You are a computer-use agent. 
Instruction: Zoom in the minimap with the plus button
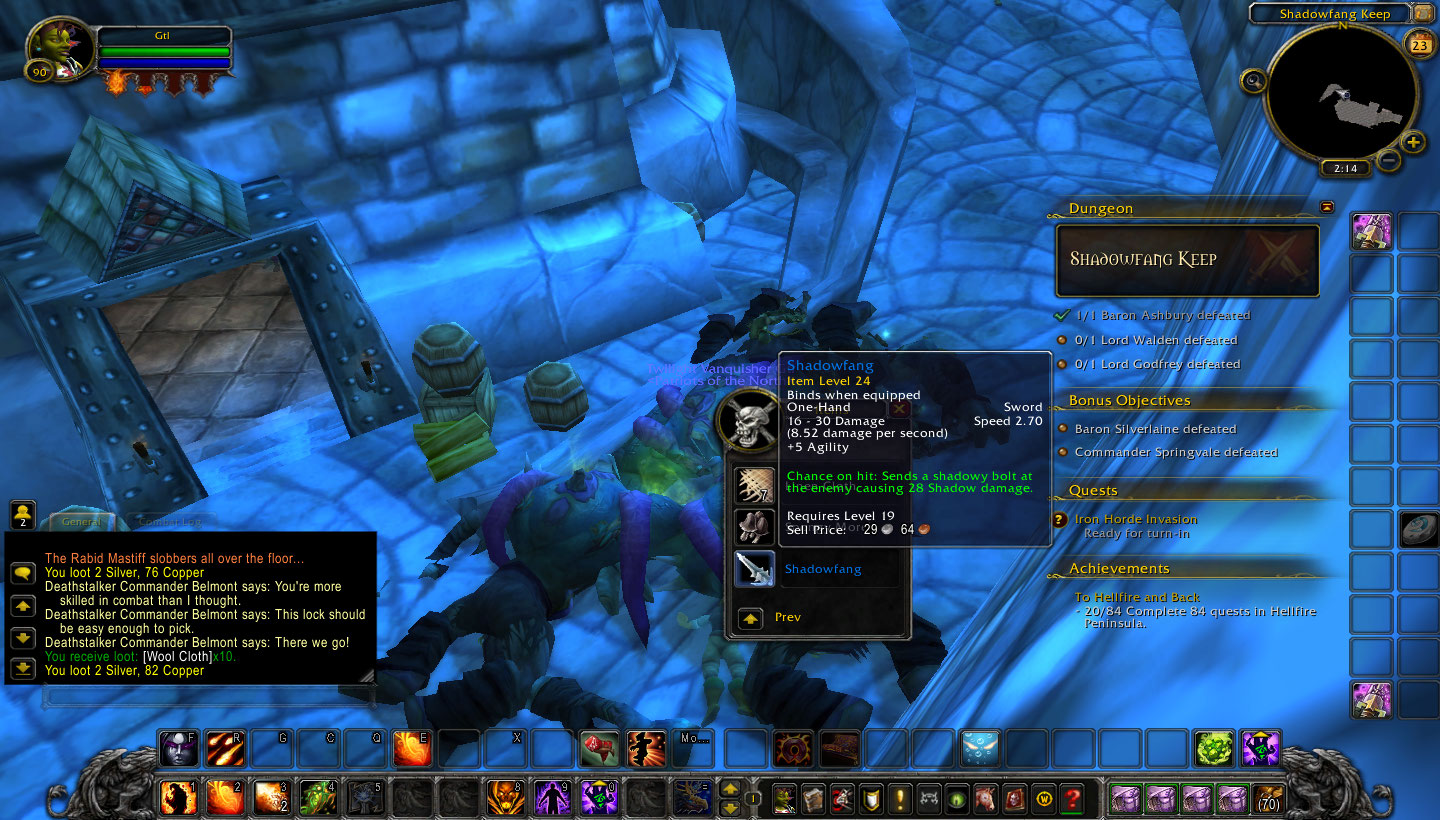(1413, 142)
